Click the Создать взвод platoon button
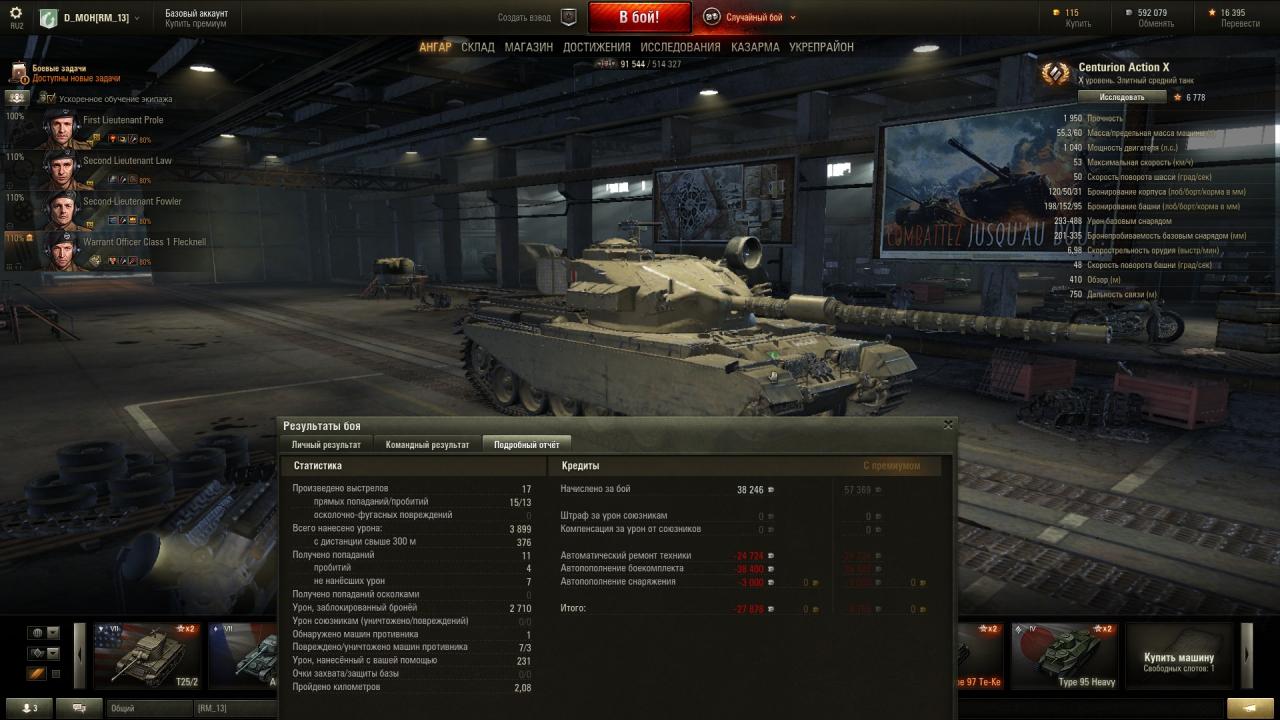Viewport: 1280px width, 720px height. click(x=538, y=17)
